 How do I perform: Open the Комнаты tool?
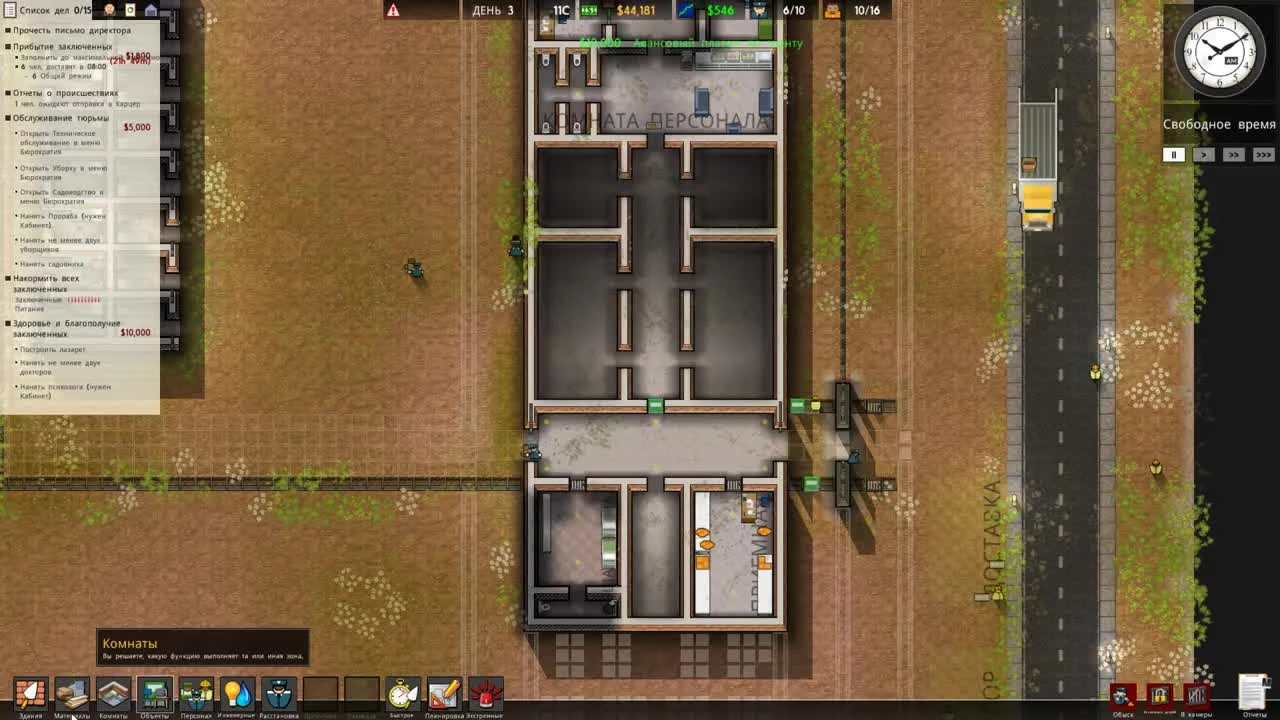[x=113, y=692]
